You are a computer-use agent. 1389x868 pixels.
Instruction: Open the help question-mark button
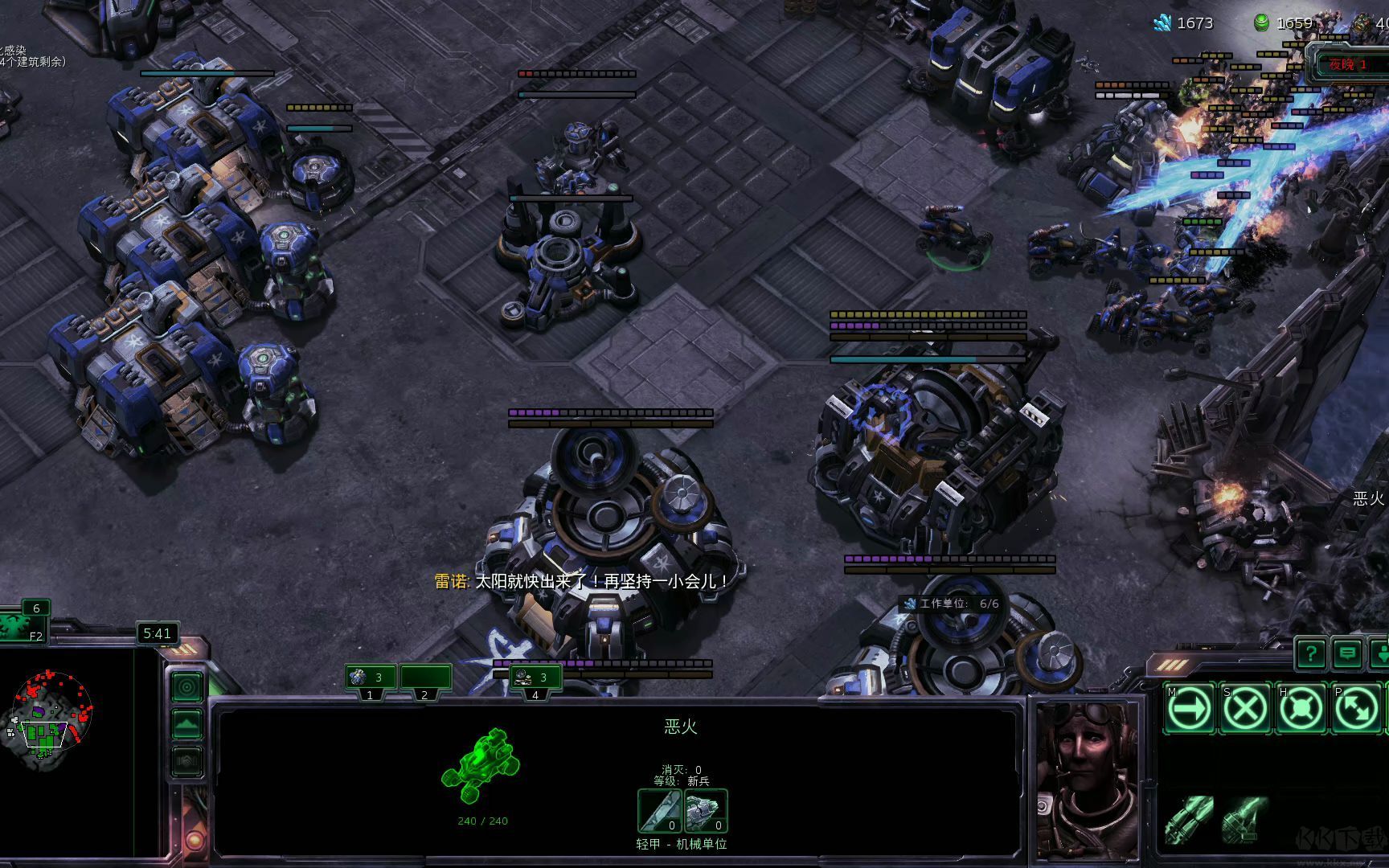(x=1310, y=653)
